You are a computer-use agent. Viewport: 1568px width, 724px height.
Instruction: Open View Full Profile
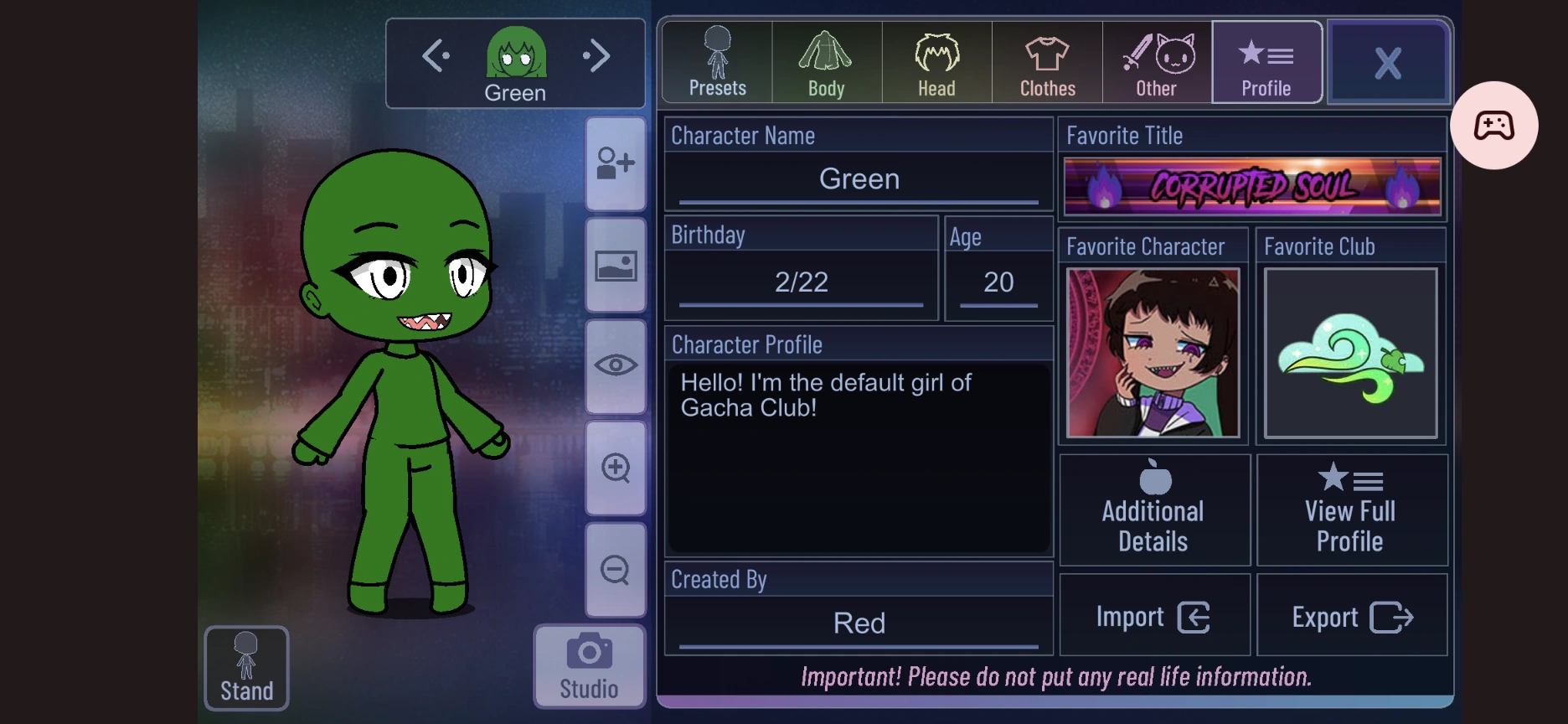1349,509
